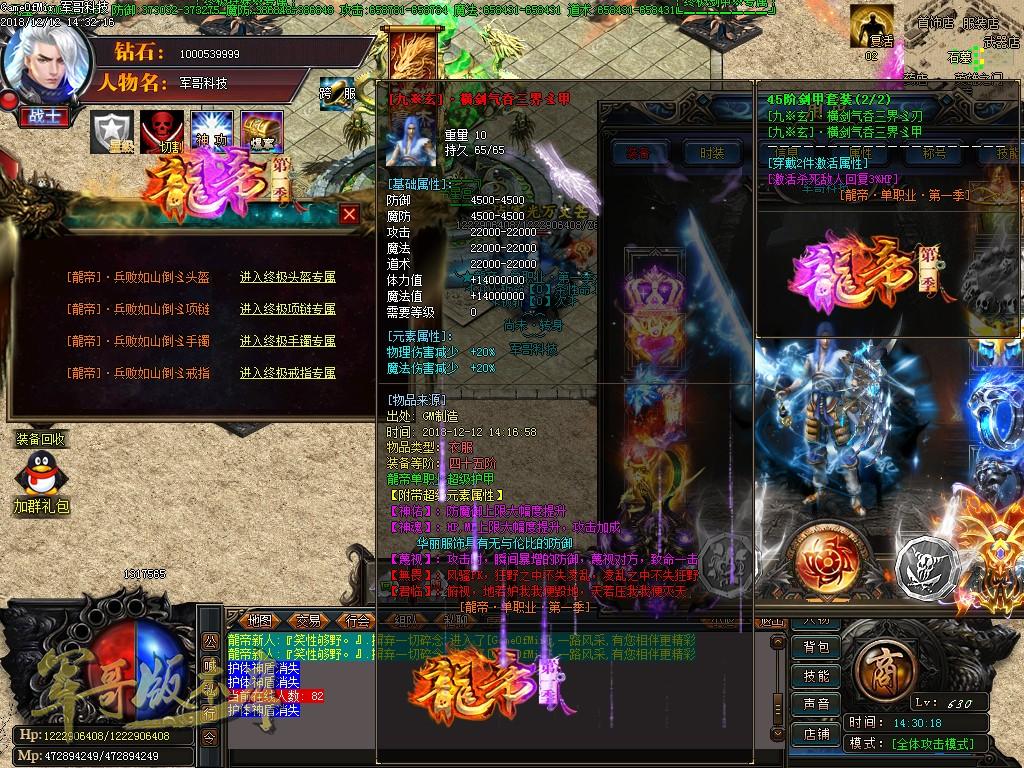Open the 声音 sound settings
Viewport: 1024px width, 768px height.
[x=816, y=705]
